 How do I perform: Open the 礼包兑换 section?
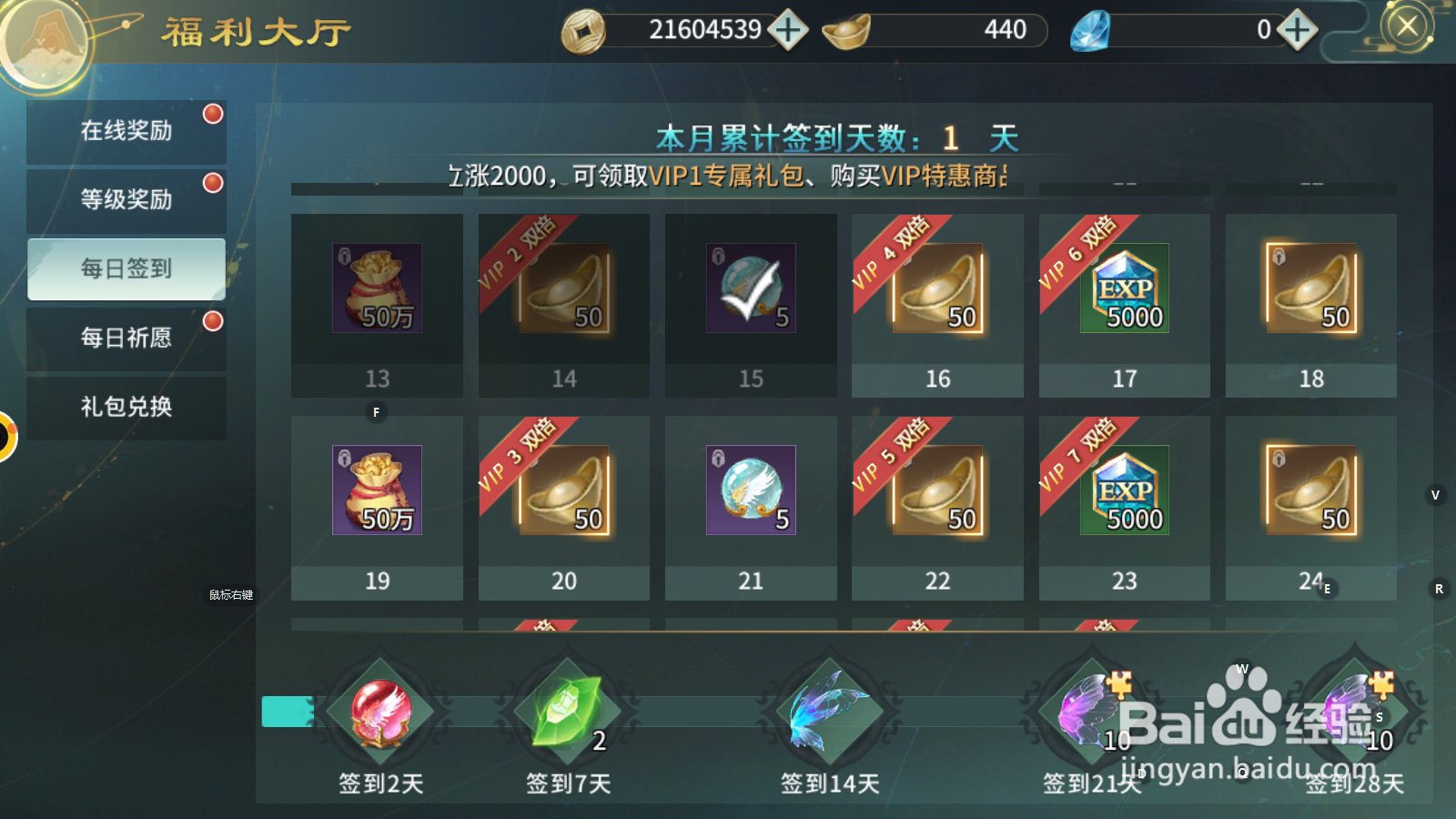[126, 407]
